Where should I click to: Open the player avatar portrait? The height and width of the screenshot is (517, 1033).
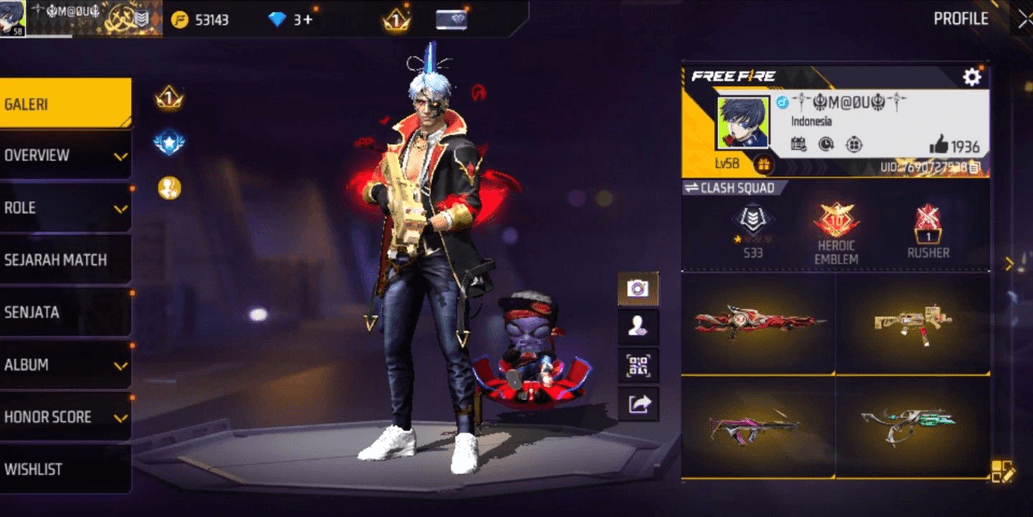pos(743,122)
